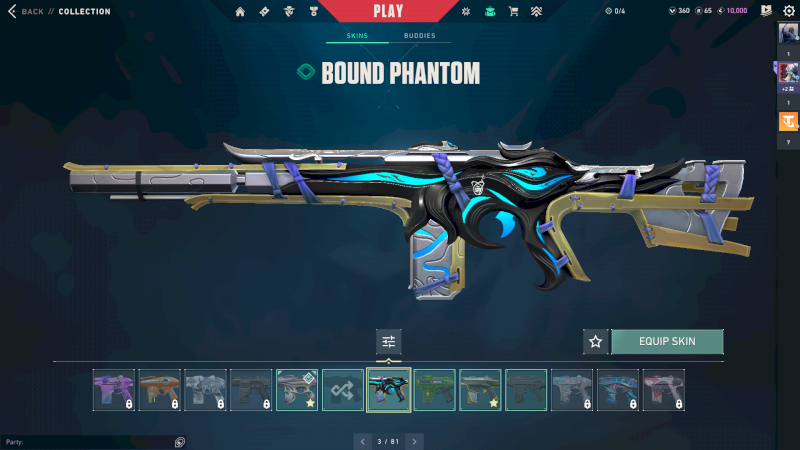Select the green Phantom skin thumbnail
The width and height of the screenshot is (800, 450).
pyautogui.click(x=435, y=390)
